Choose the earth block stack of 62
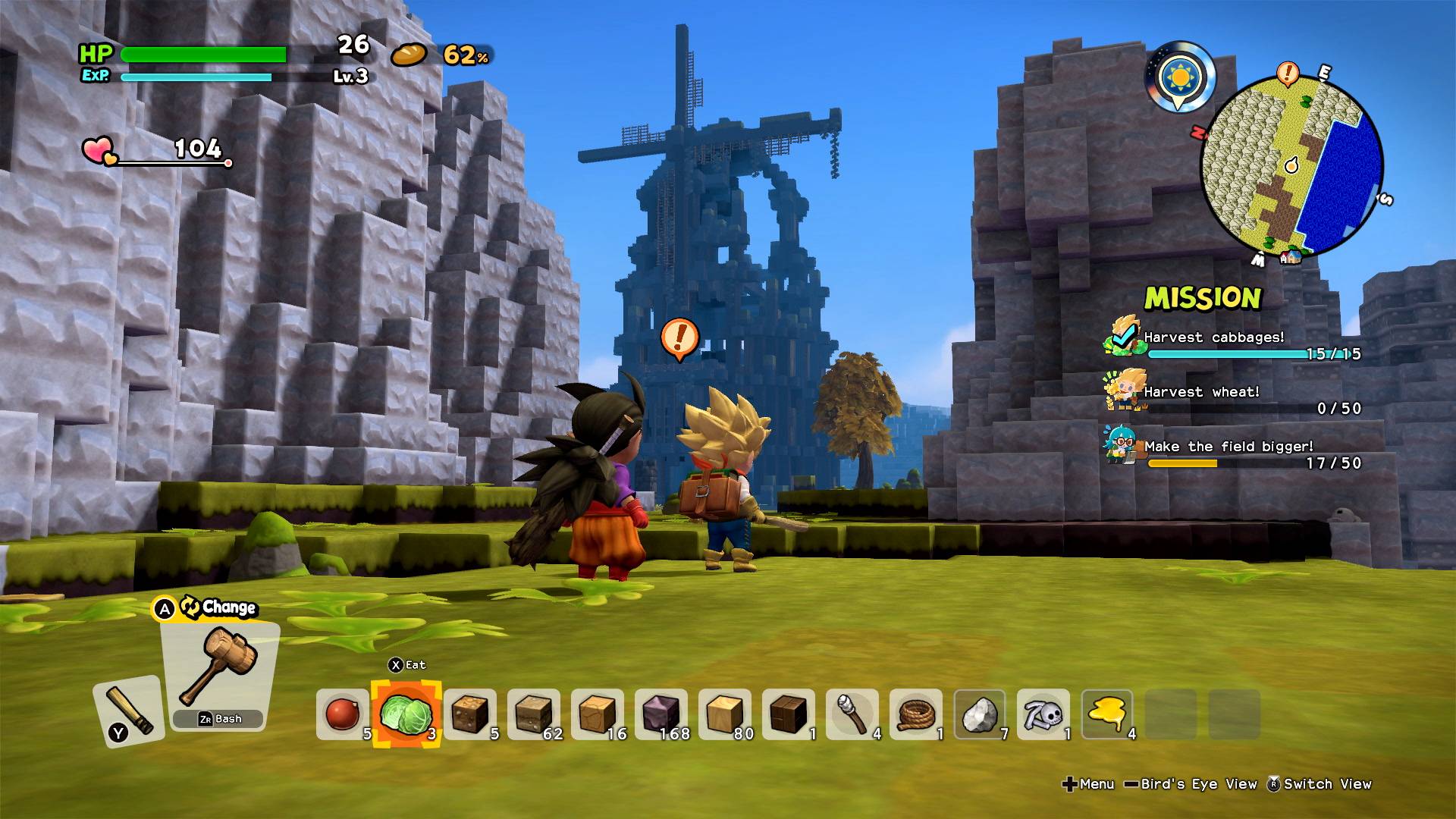 click(533, 714)
